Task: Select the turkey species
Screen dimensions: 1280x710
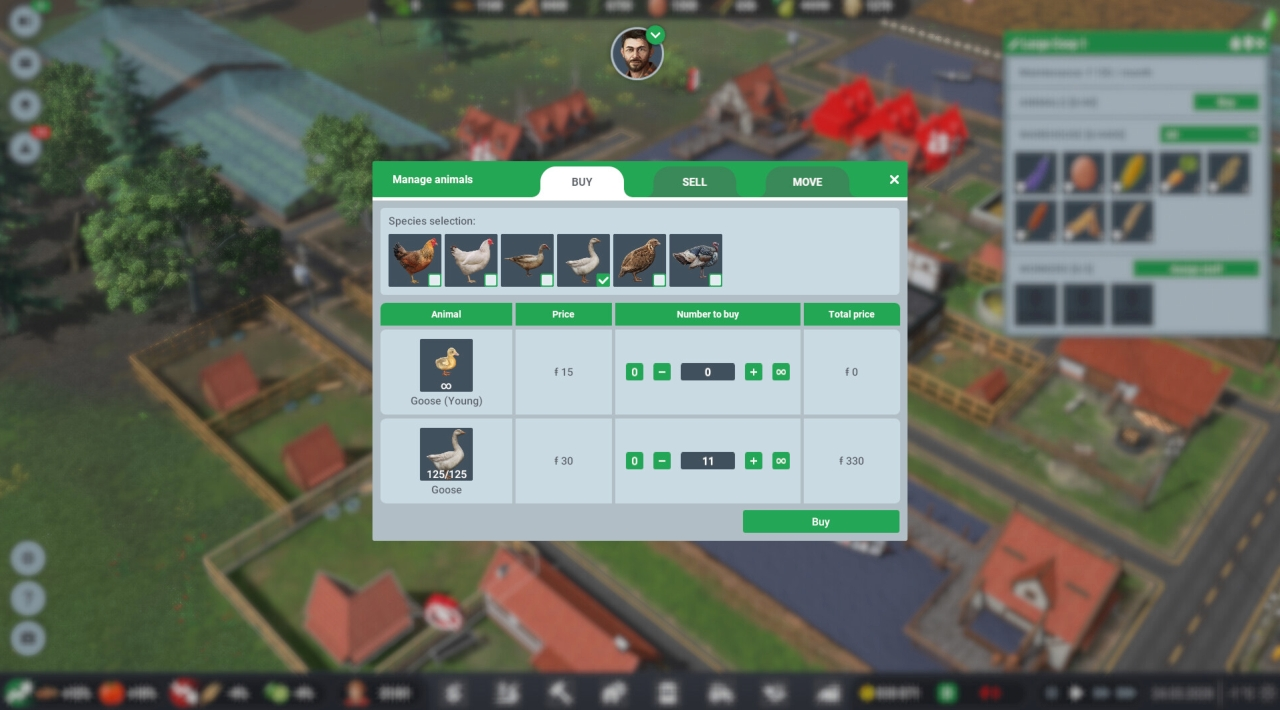Action: click(x=695, y=260)
